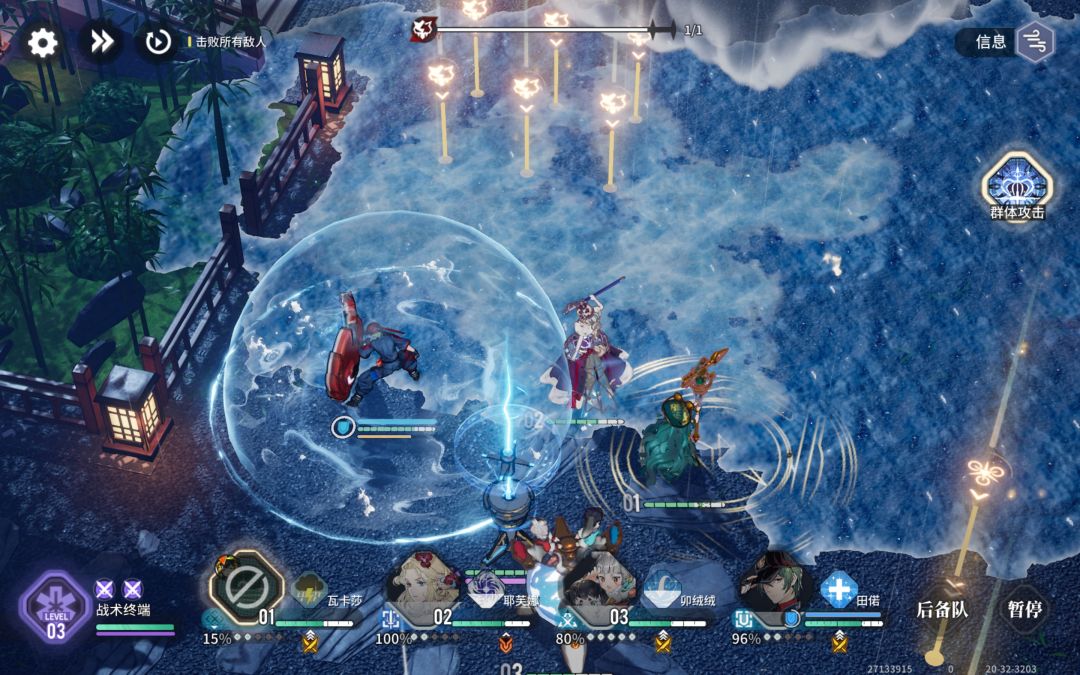1080x675 pixels.
Task: Pause the battle with 暂停
Action: click(x=1024, y=608)
